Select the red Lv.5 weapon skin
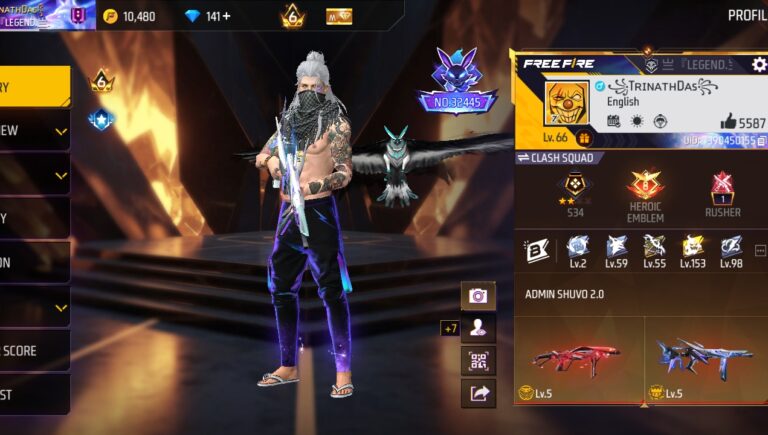The height and width of the screenshot is (435, 768). click(579, 357)
